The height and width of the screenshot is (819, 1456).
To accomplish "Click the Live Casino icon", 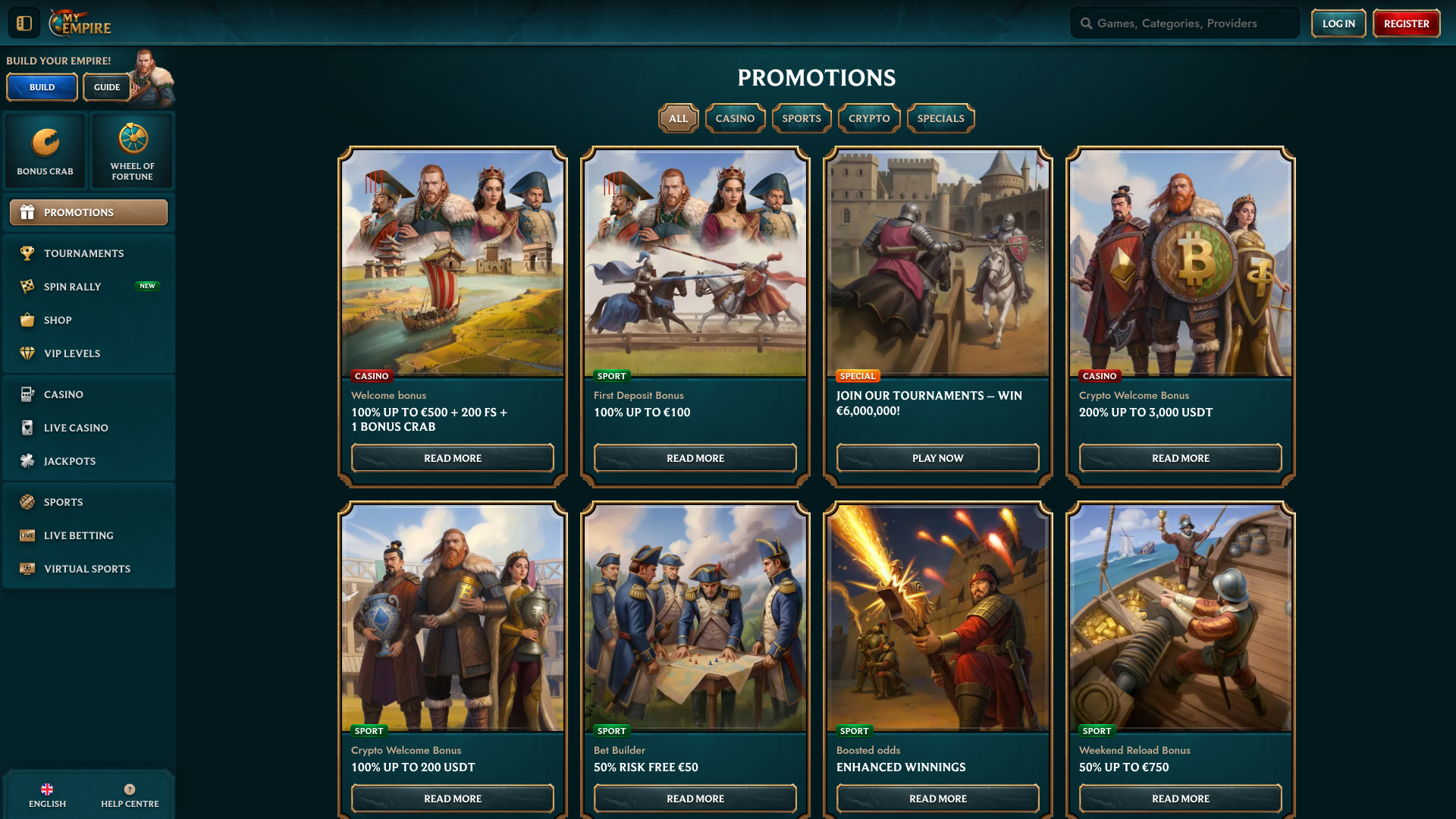I will (27, 427).
